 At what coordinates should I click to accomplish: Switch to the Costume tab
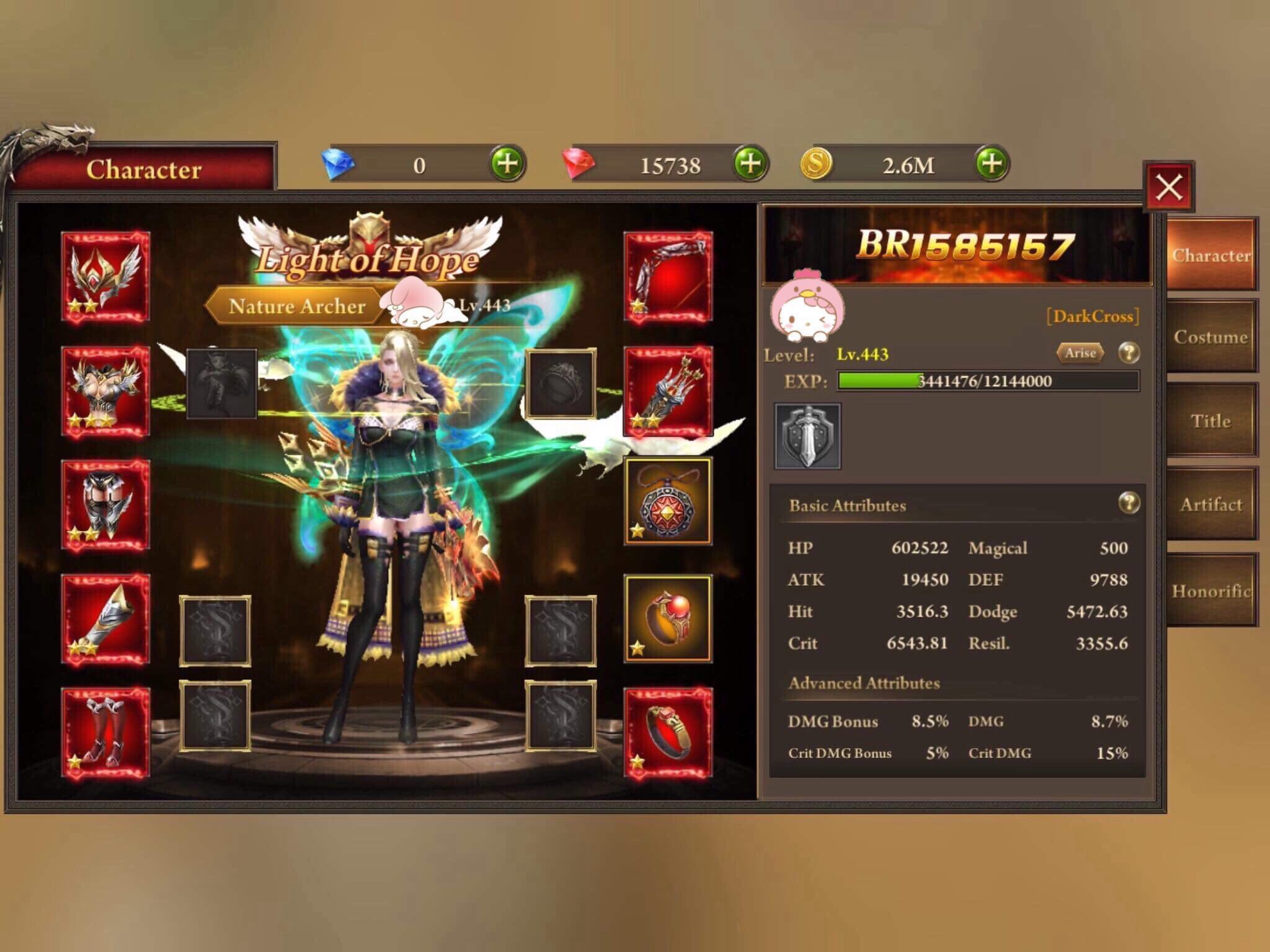pos(1211,338)
